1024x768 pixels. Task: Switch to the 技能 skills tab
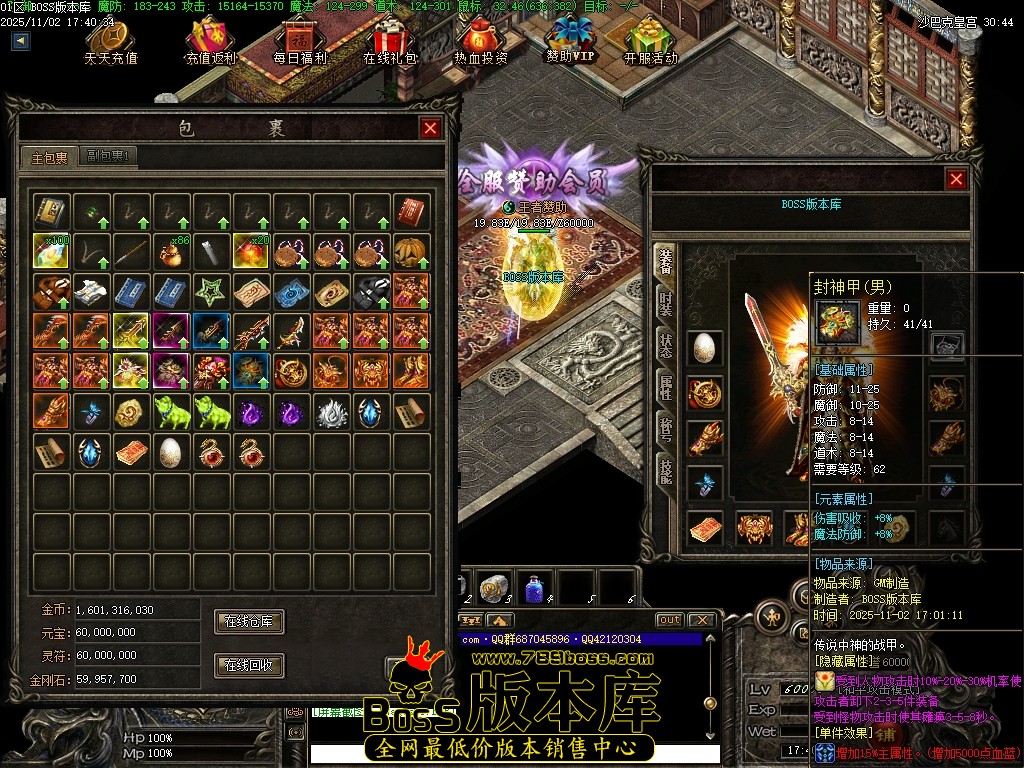(x=665, y=469)
